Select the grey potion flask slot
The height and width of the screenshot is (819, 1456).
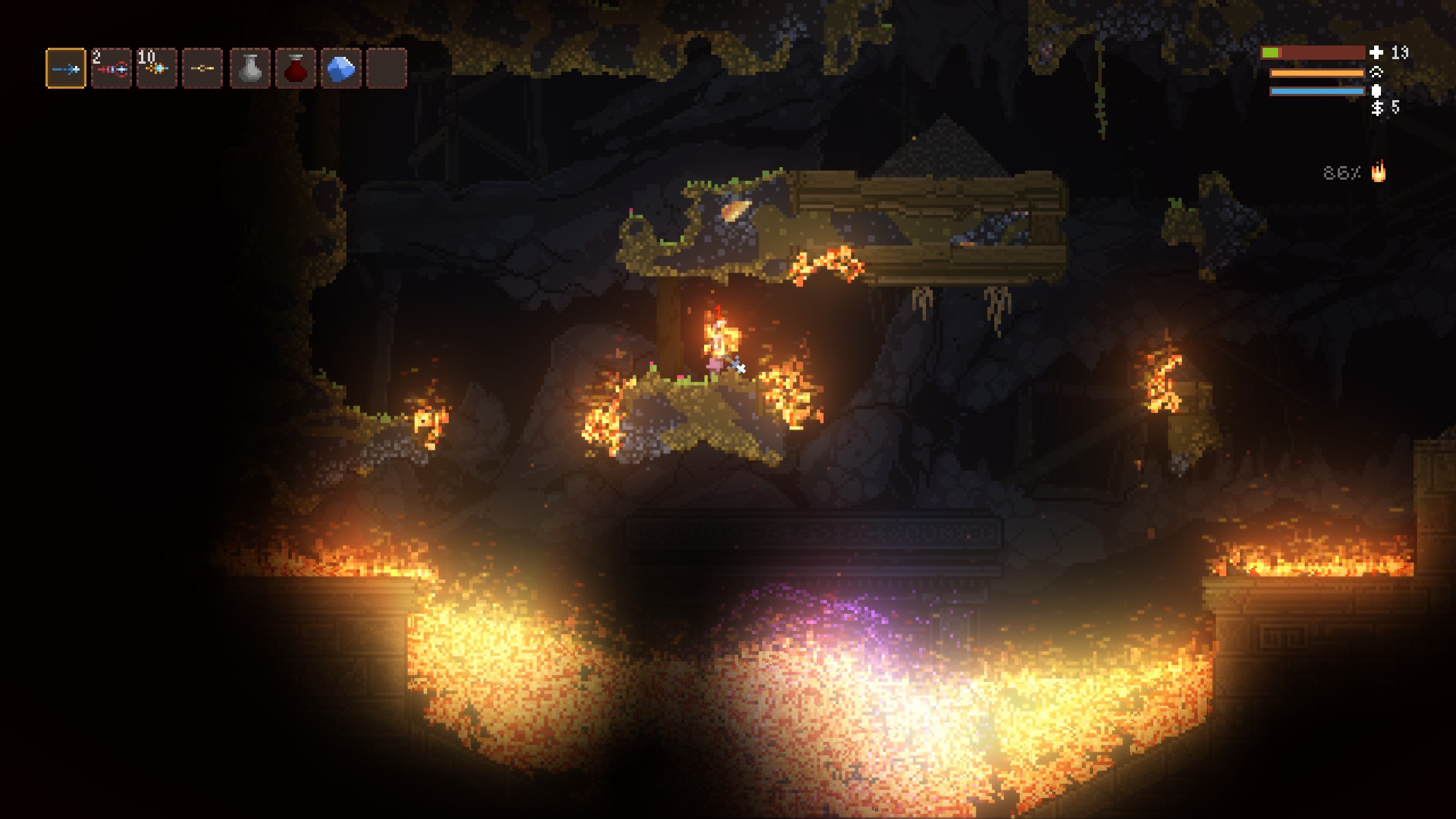tap(250, 68)
